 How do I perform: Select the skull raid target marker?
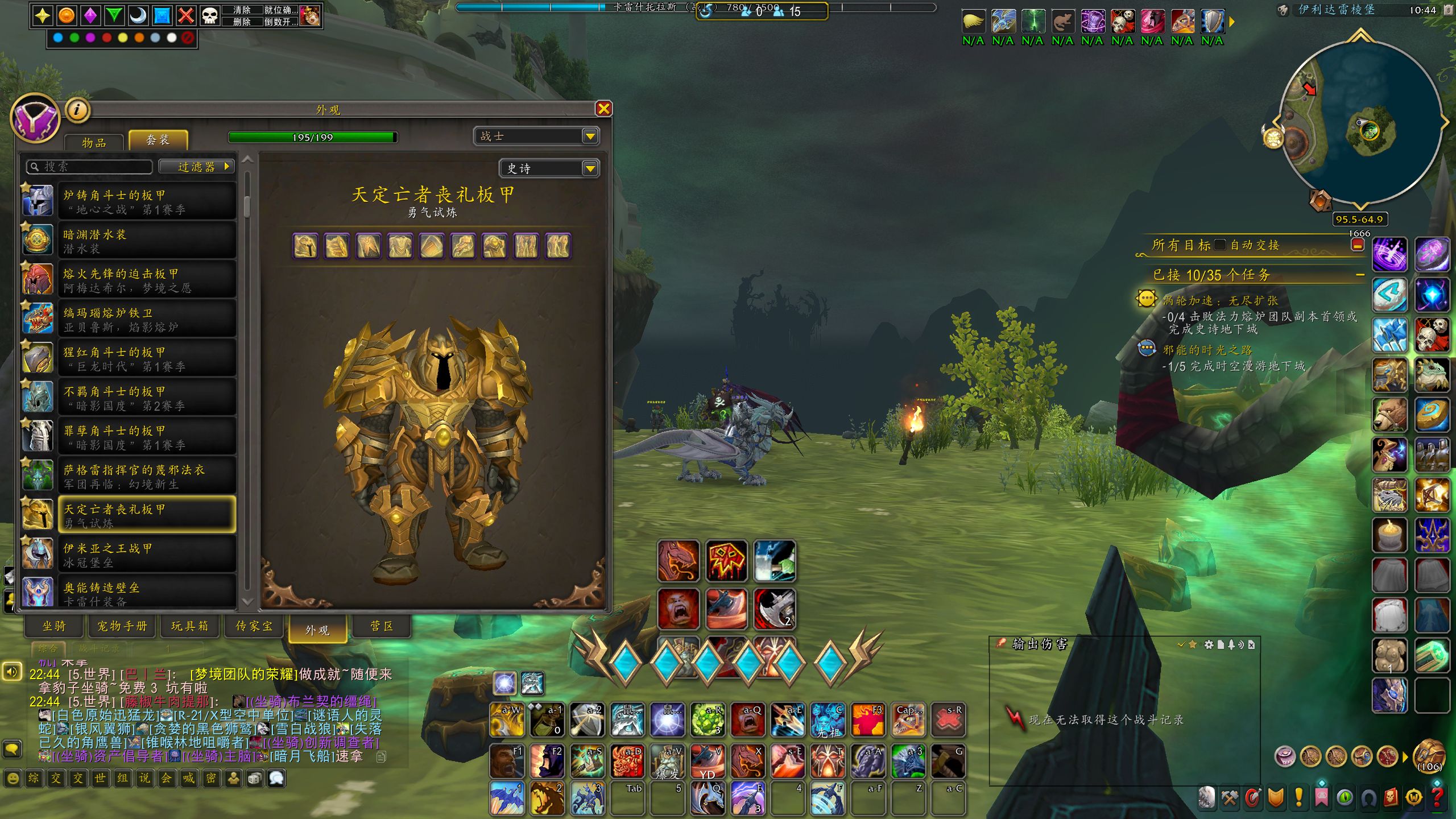[x=210, y=15]
